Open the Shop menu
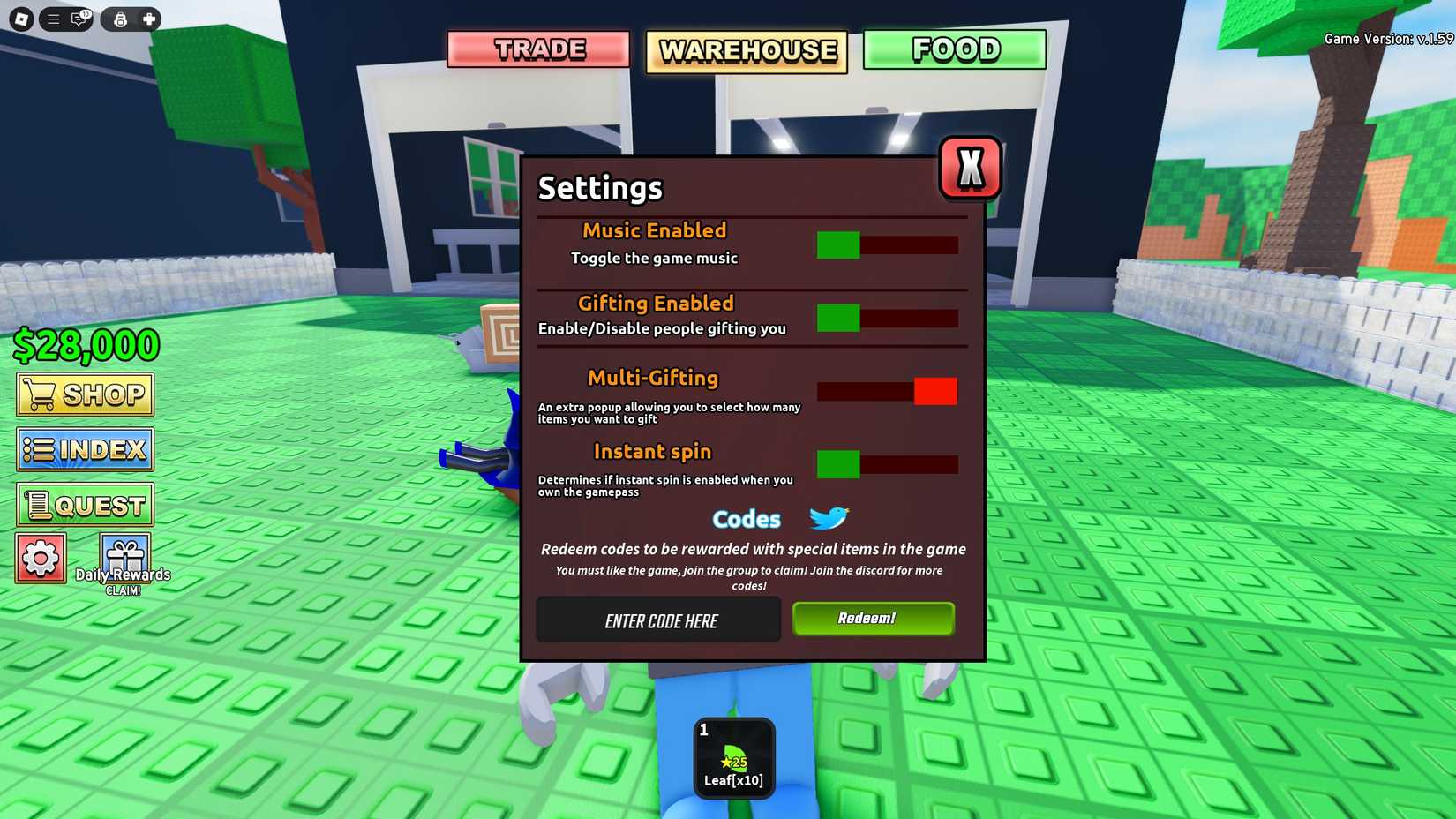This screenshot has width=1456, height=819. pyautogui.click(x=84, y=394)
